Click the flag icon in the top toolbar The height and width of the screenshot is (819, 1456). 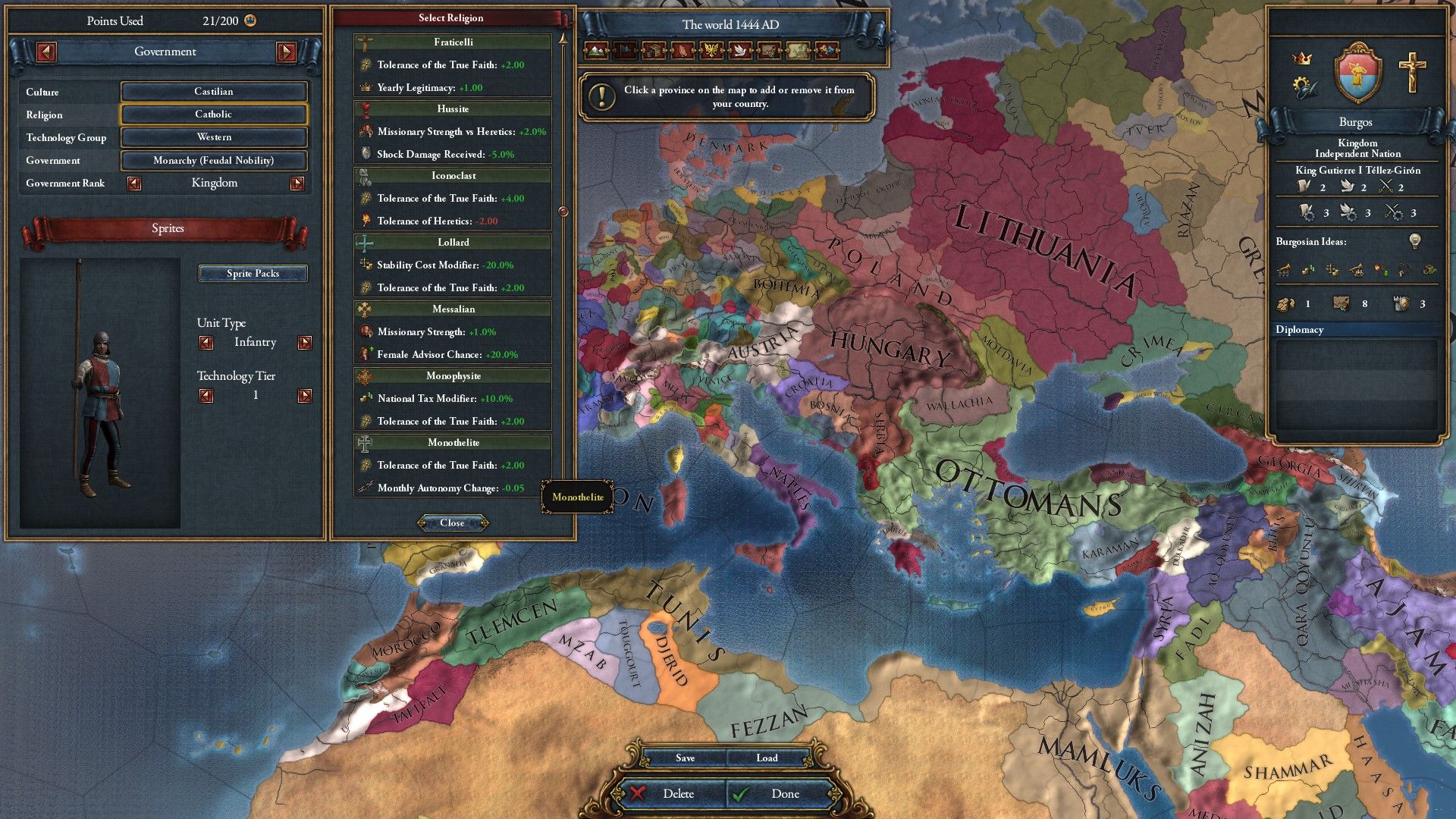[x=623, y=52]
